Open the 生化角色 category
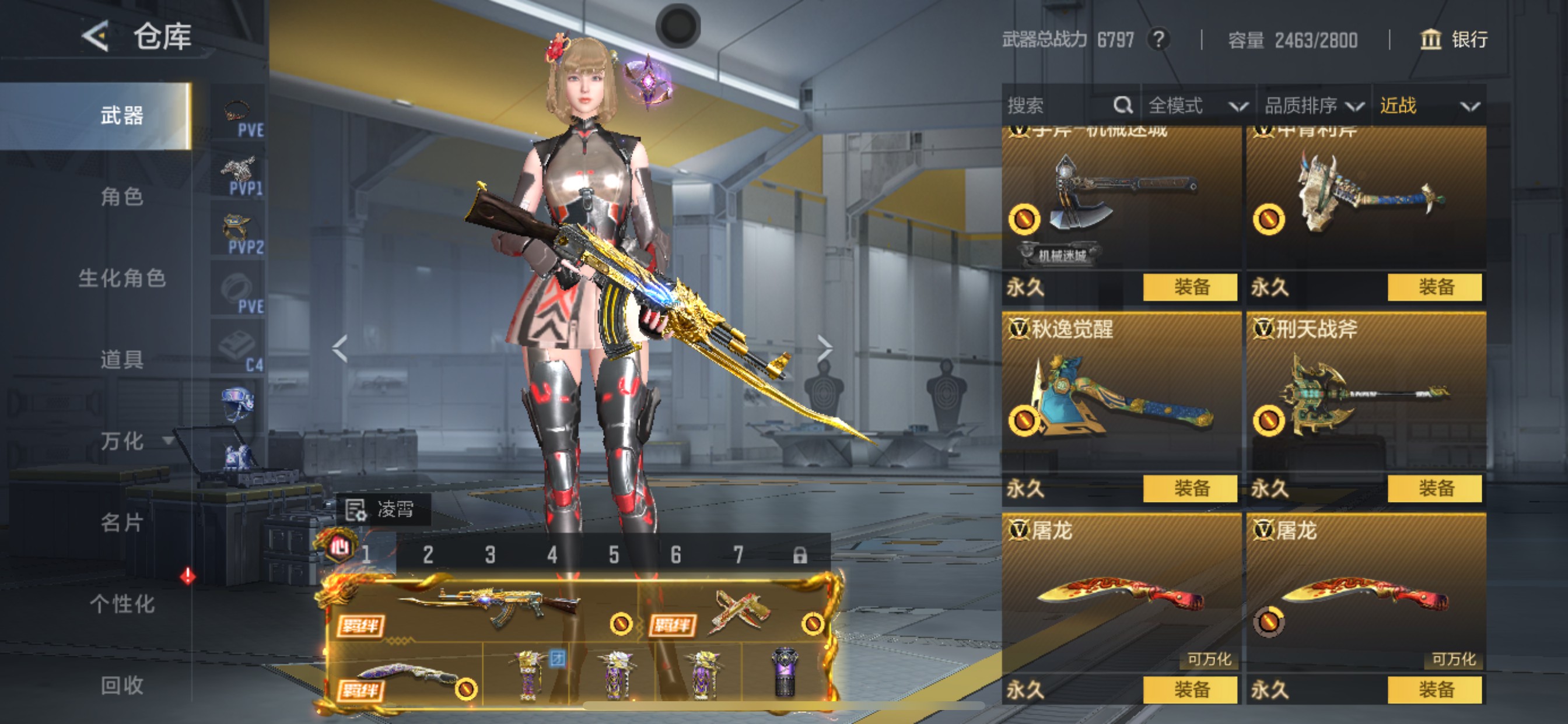The width and height of the screenshot is (1568, 724). [x=122, y=278]
